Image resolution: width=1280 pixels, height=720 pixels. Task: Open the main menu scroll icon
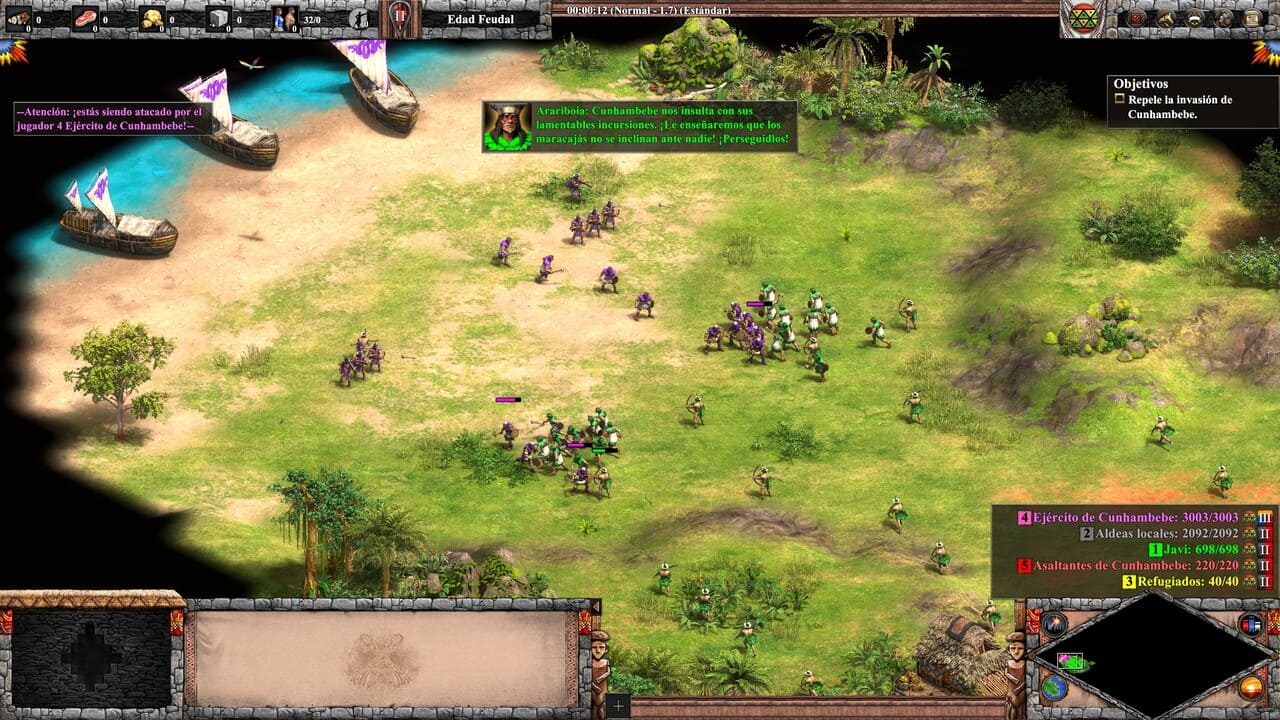(1253, 18)
